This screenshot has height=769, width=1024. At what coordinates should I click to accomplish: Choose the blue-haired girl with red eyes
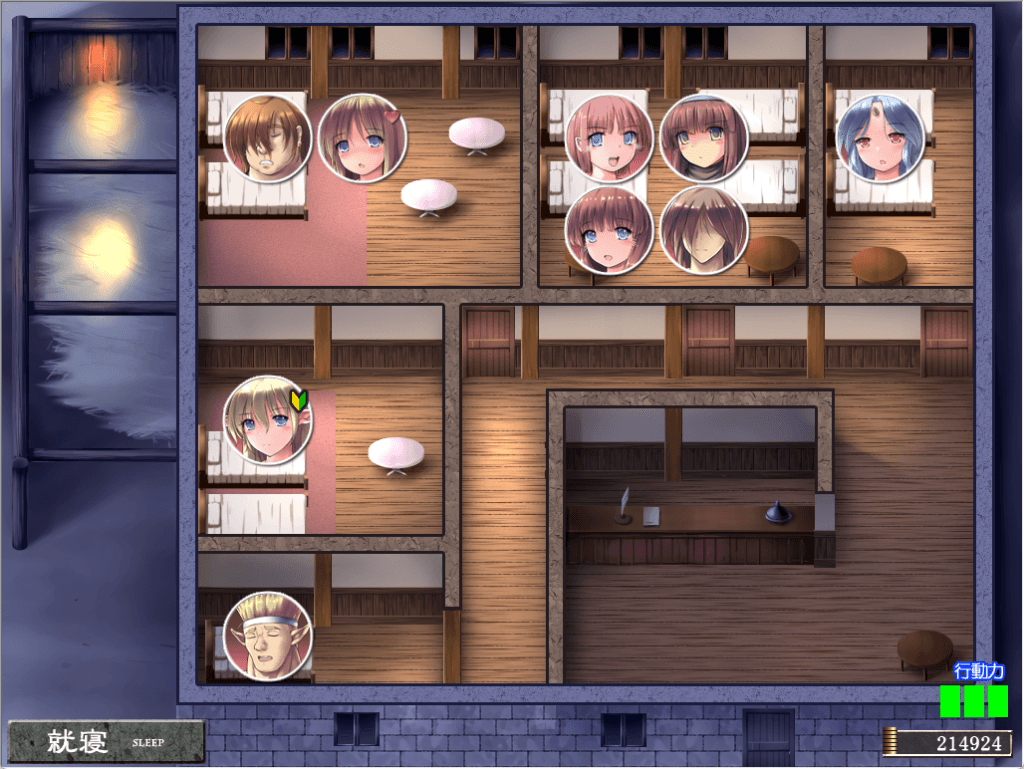880,139
